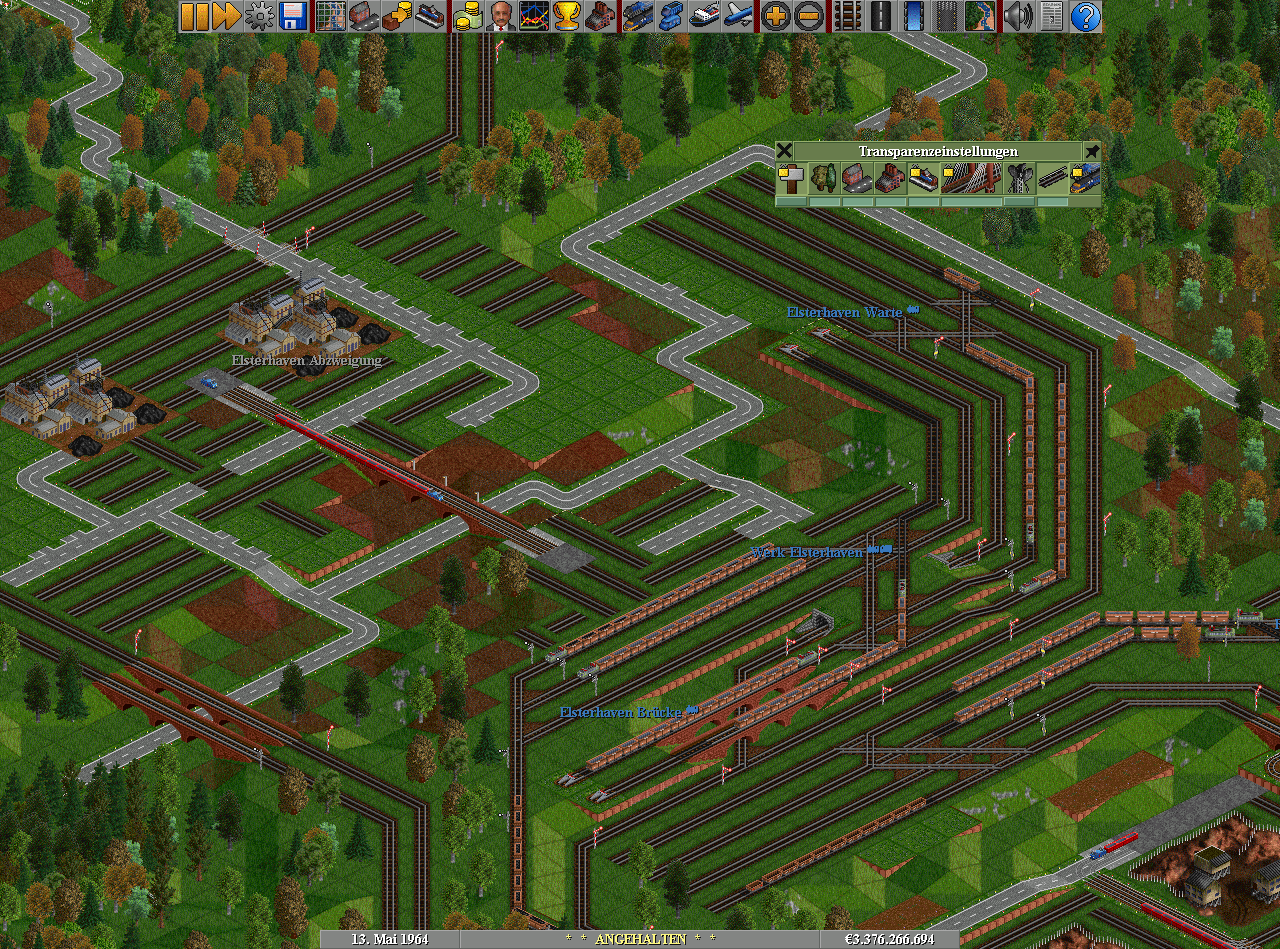Open the railway track construction tool
This screenshot has height=949, width=1280.
[847, 16]
